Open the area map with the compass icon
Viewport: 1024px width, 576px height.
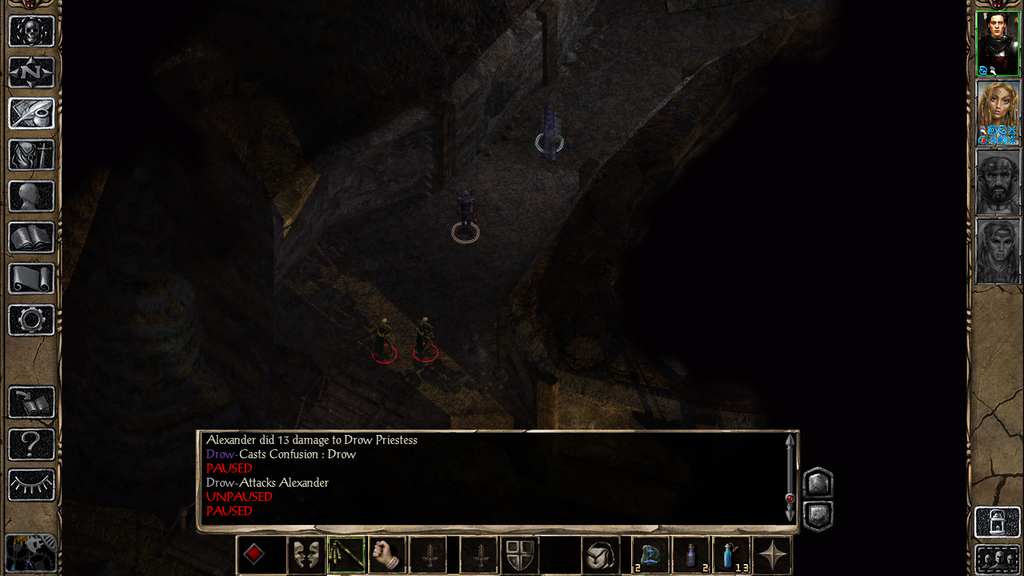pyautogui.click(x=31, y=72)
